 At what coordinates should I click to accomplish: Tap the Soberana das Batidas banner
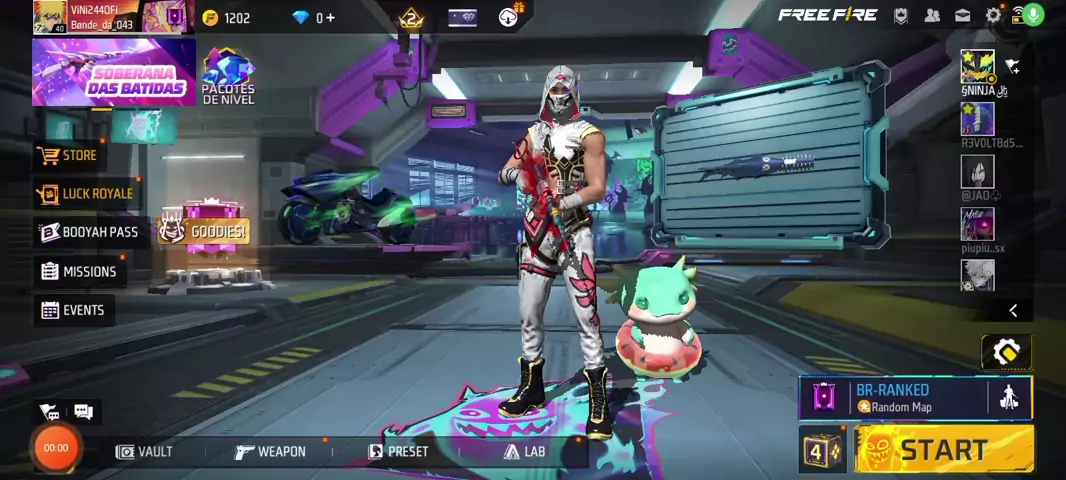click(x=113, y=72)
